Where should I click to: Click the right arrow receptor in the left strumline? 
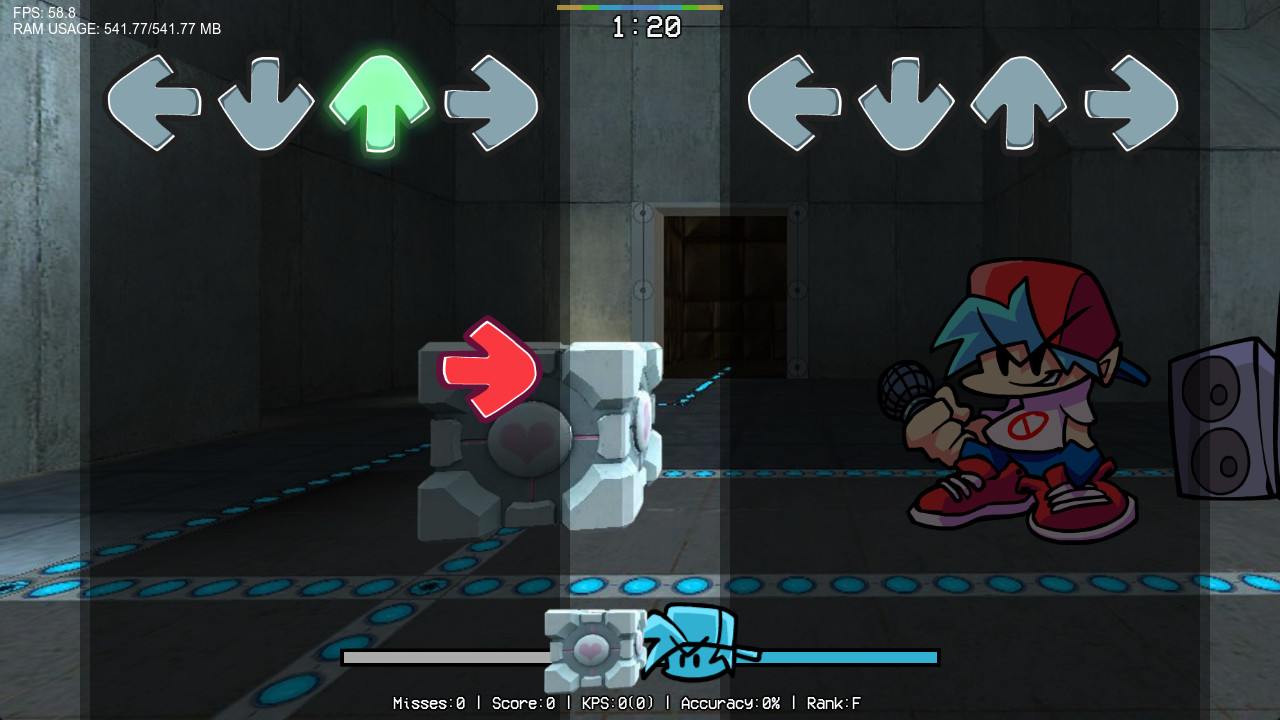click(493, 102)
